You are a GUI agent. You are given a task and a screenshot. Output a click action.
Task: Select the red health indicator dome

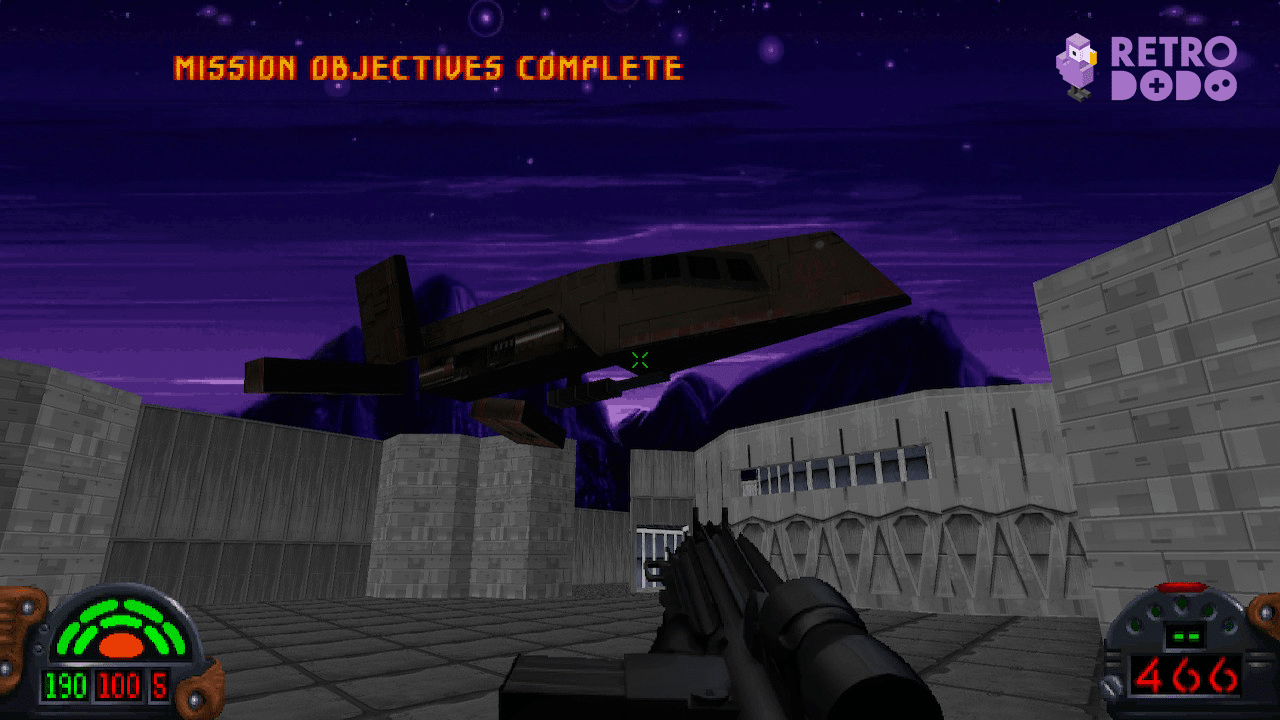pos(121,644)
